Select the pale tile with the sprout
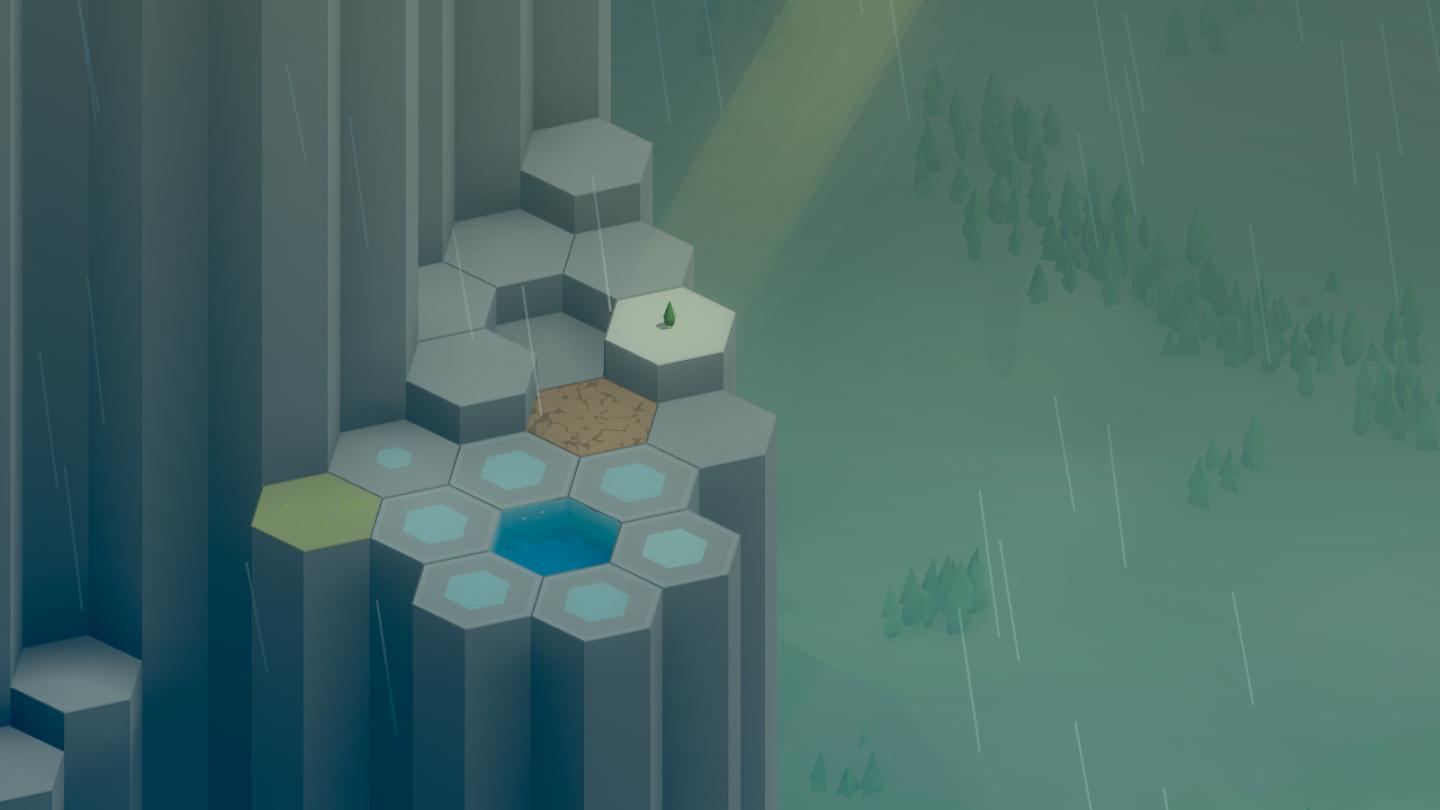1440x810 pixels. coord(670,328)
